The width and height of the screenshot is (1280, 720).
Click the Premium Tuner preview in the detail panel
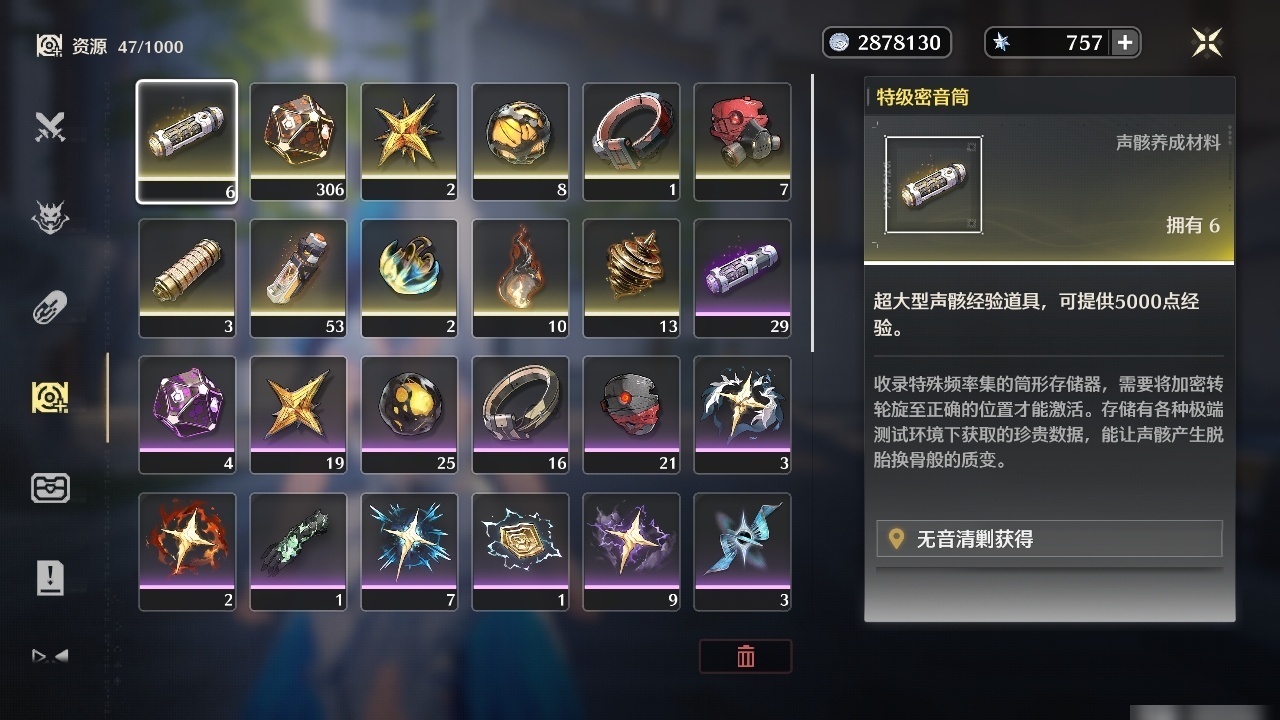pos(933,183)
